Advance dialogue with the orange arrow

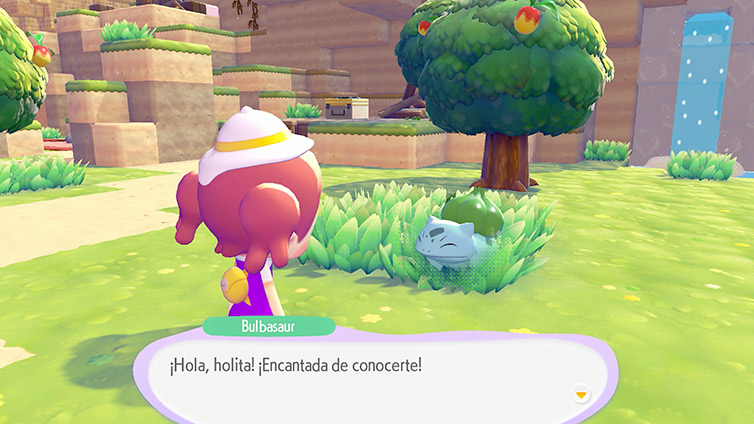click(x=581, y=394)
